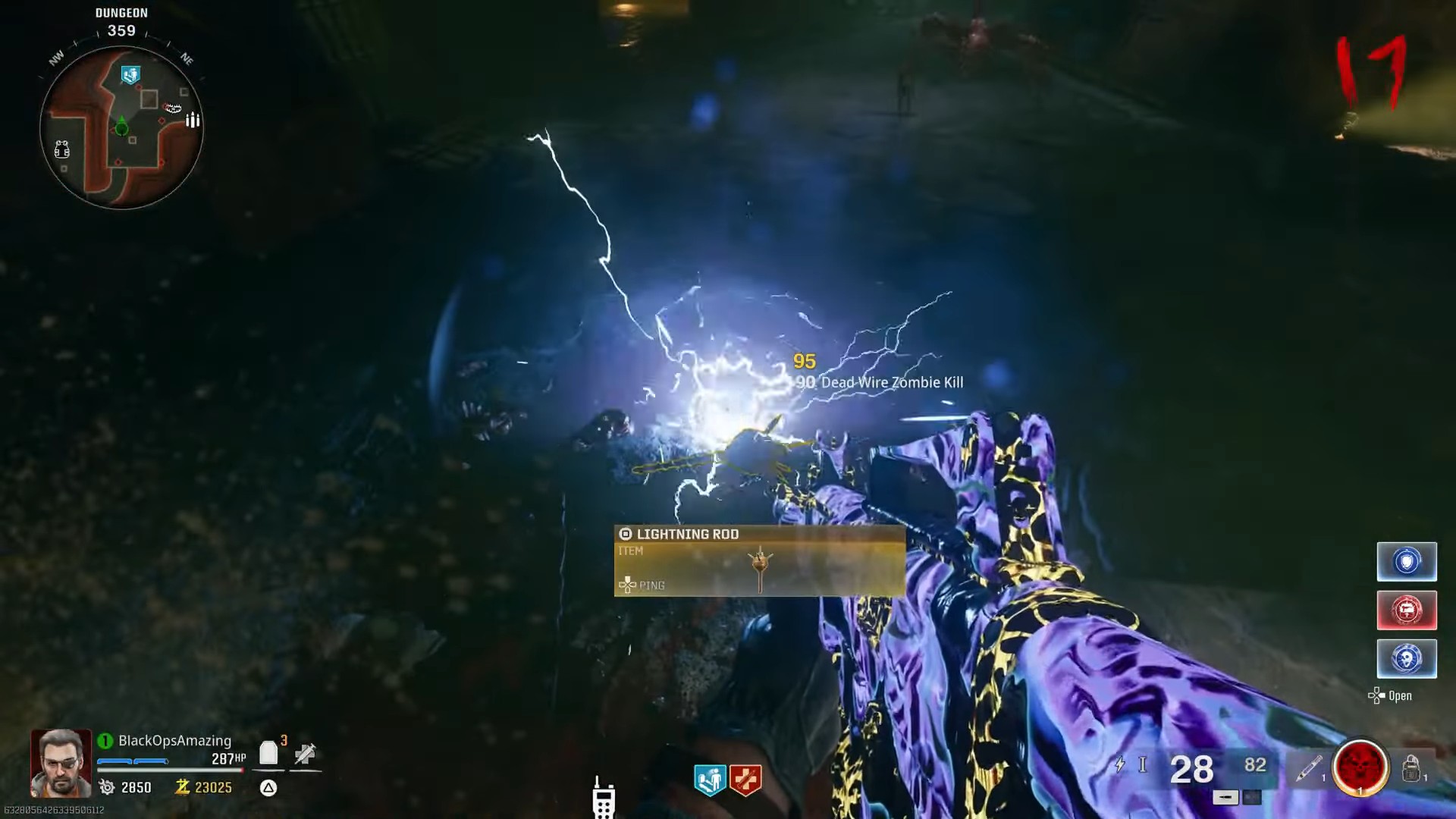Image resolution: width=1456 pixels, height=819 pixels.
Task: Select the blue shield field upgrade card
Action: [1407, 561]
